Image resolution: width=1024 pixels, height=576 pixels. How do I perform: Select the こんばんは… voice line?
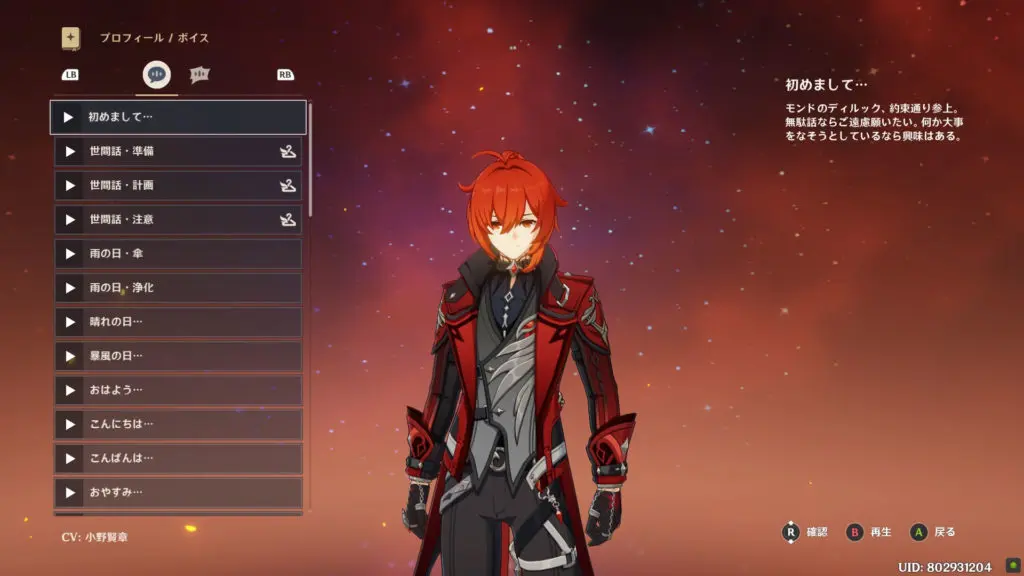pos(178,457)
